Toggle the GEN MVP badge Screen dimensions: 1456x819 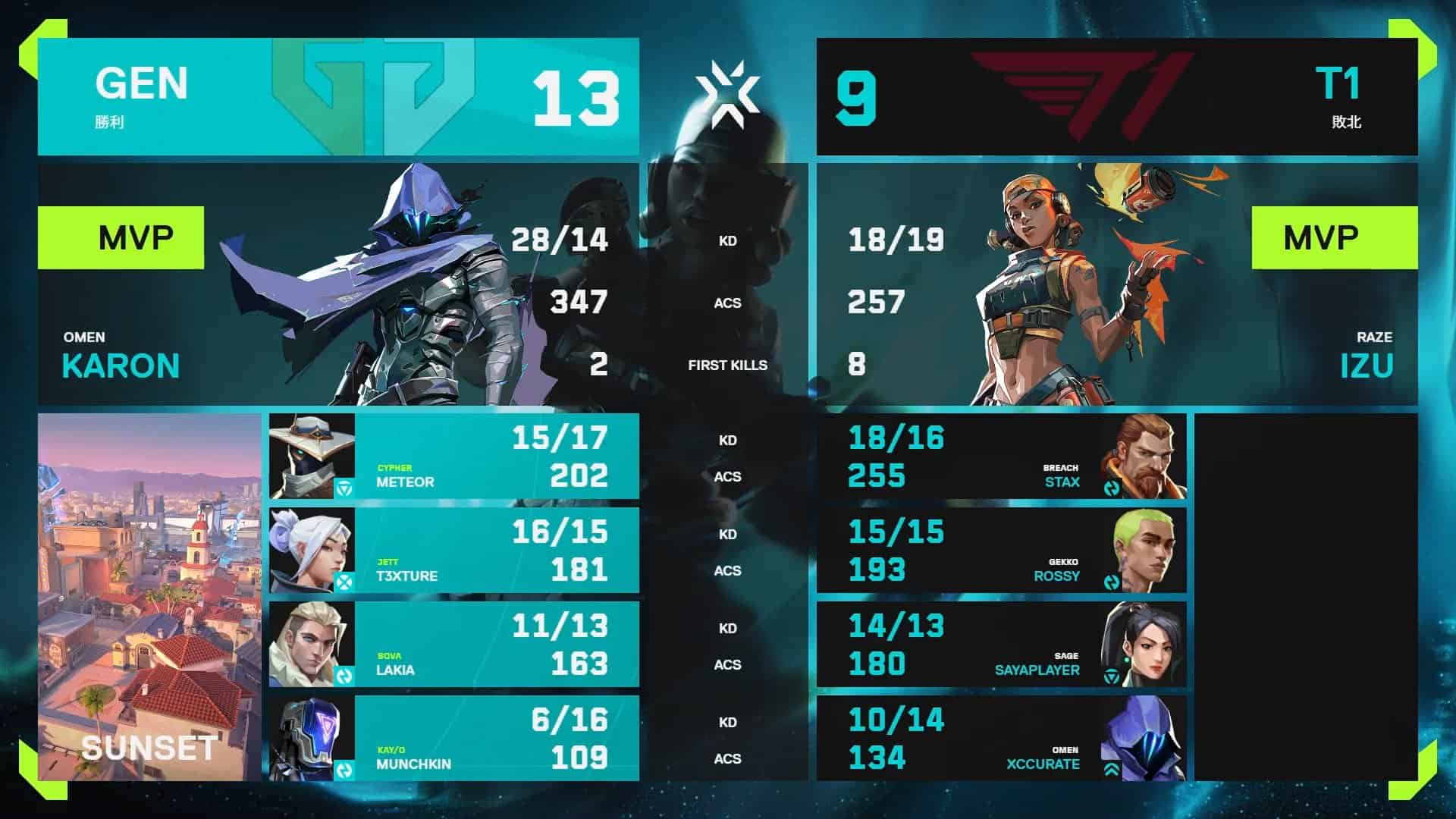coord(121,237)
